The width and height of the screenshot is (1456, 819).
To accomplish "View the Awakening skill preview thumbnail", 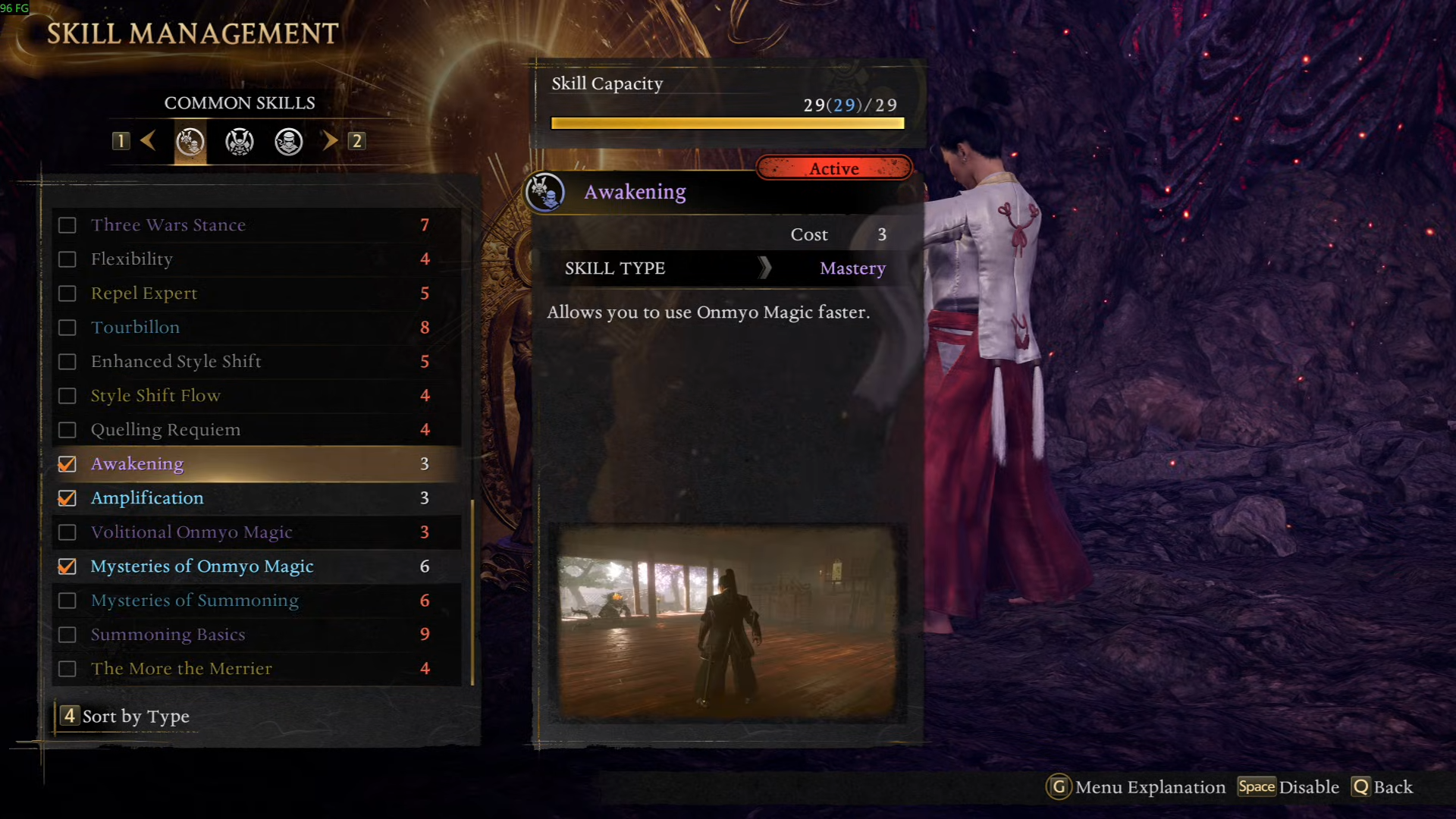I will pyautogui.click(x=726, y=622).
